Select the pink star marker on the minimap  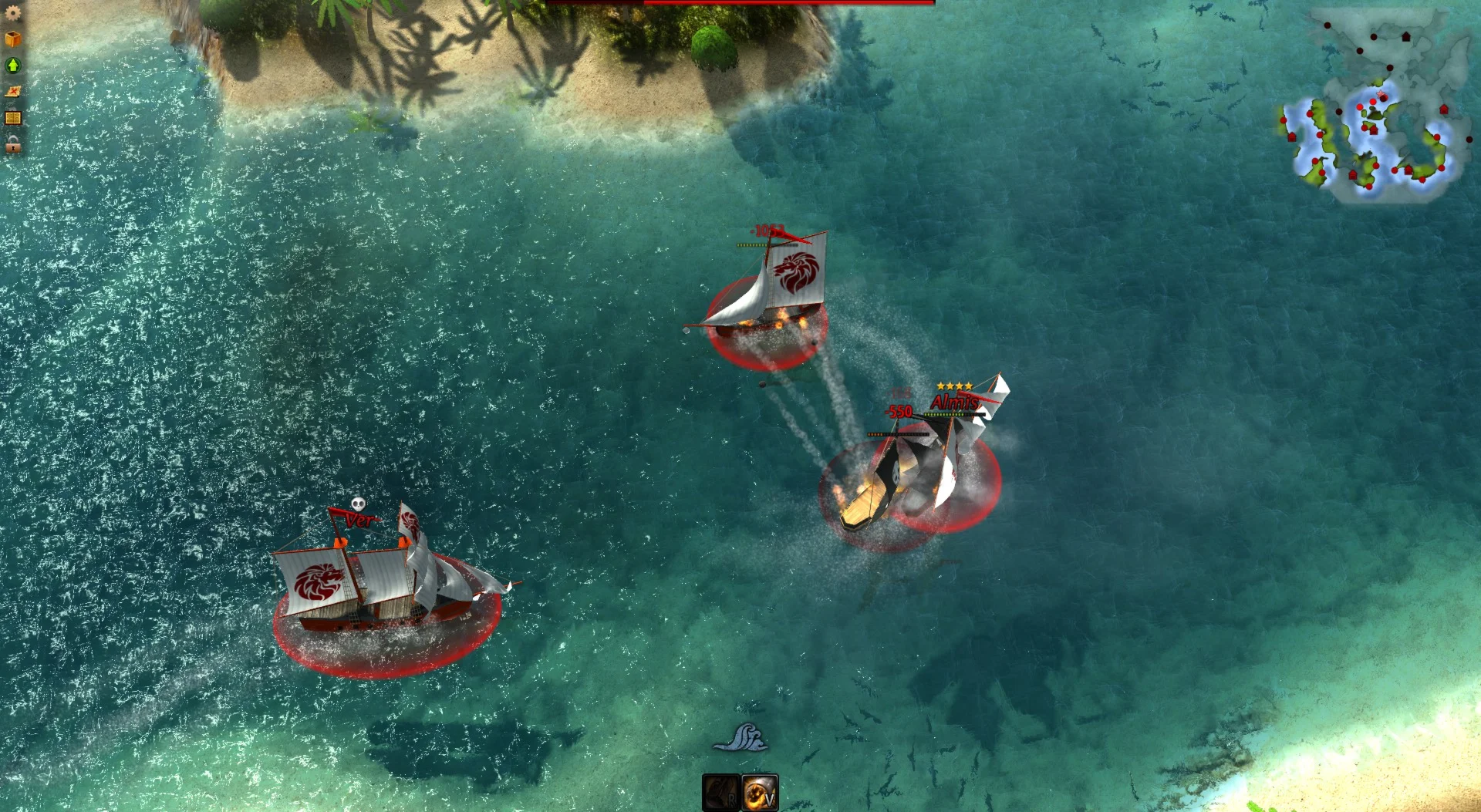pos(1380,93)
